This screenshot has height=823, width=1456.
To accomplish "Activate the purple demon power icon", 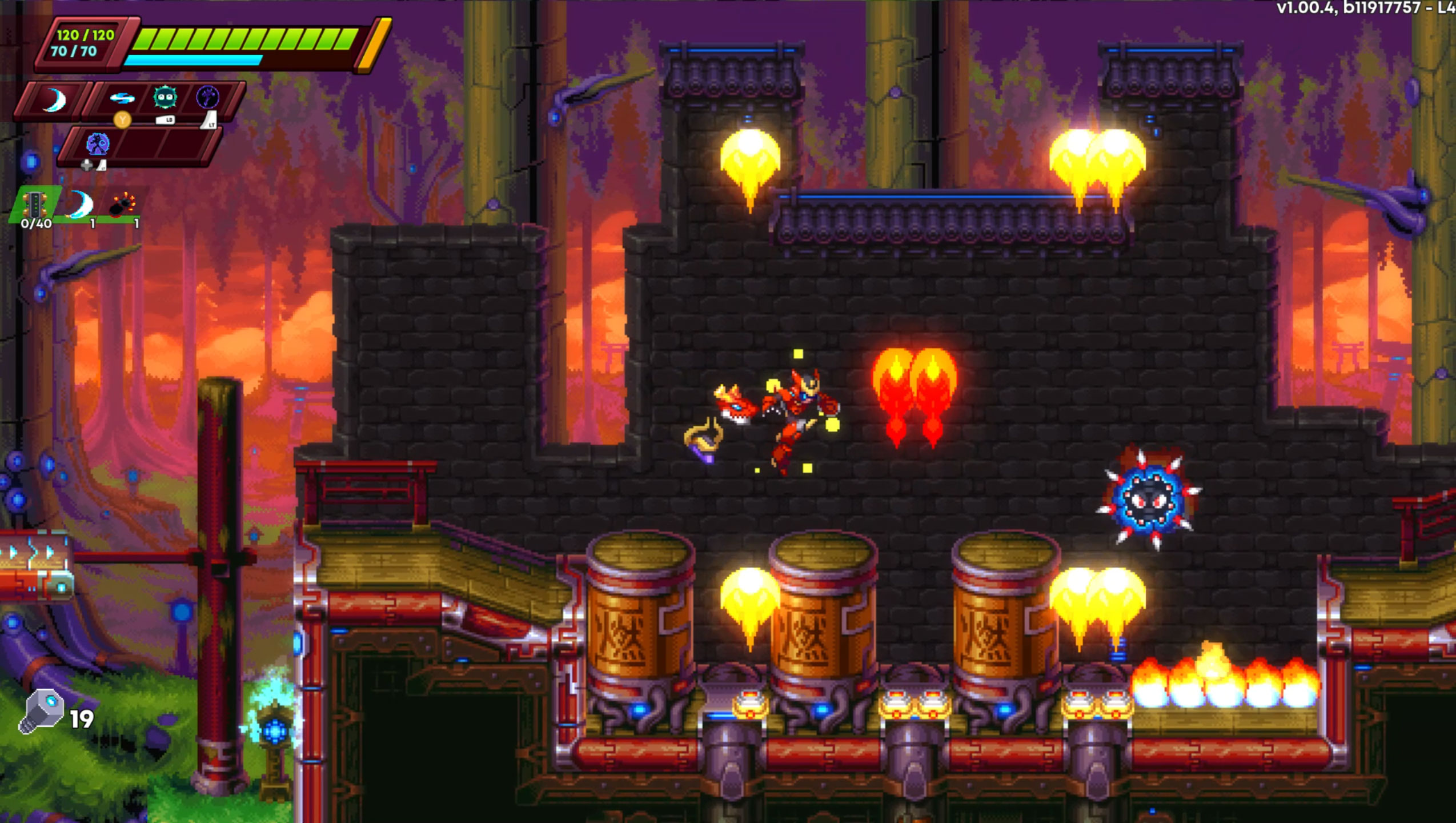I will pyautogui.click(x=208, y=99).
